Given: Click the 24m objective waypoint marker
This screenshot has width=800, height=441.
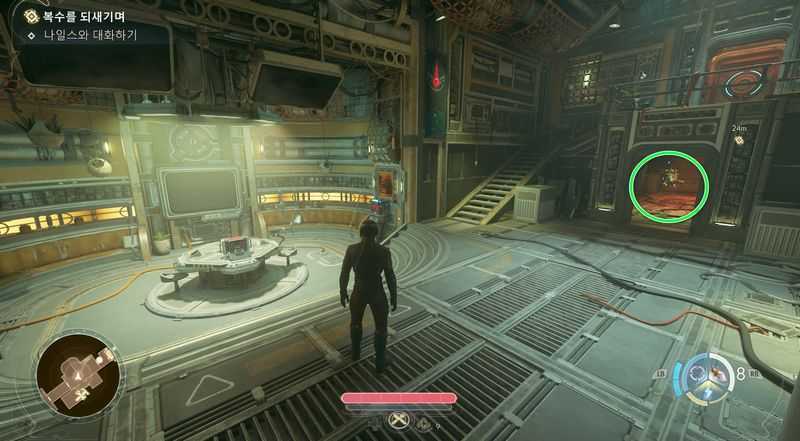Looking at the screenshot, I should 739,140.
